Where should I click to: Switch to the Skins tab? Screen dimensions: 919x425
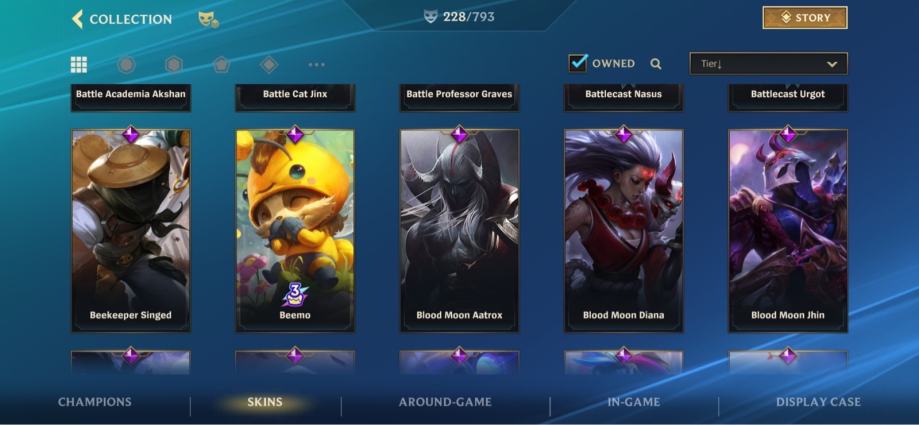[x=265, y=402]
